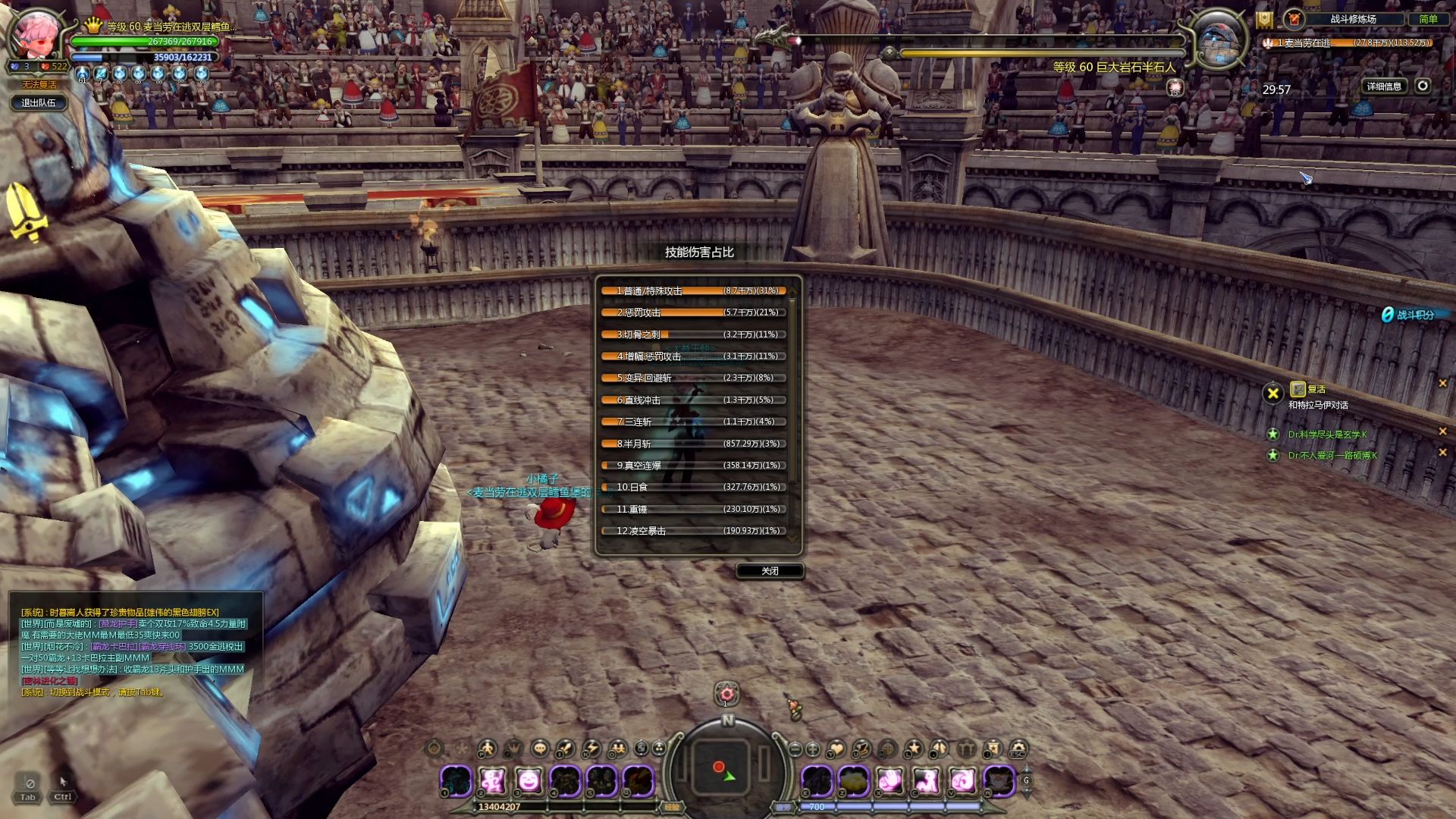Open the heart icon social menu

point(836,749)
